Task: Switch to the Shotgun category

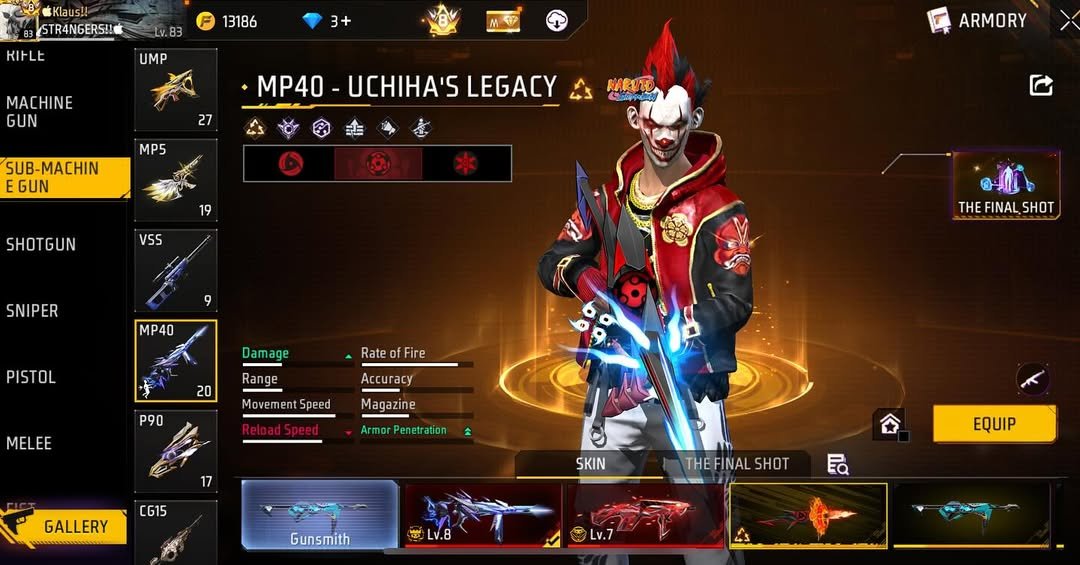Action: (x=41, y=244)
